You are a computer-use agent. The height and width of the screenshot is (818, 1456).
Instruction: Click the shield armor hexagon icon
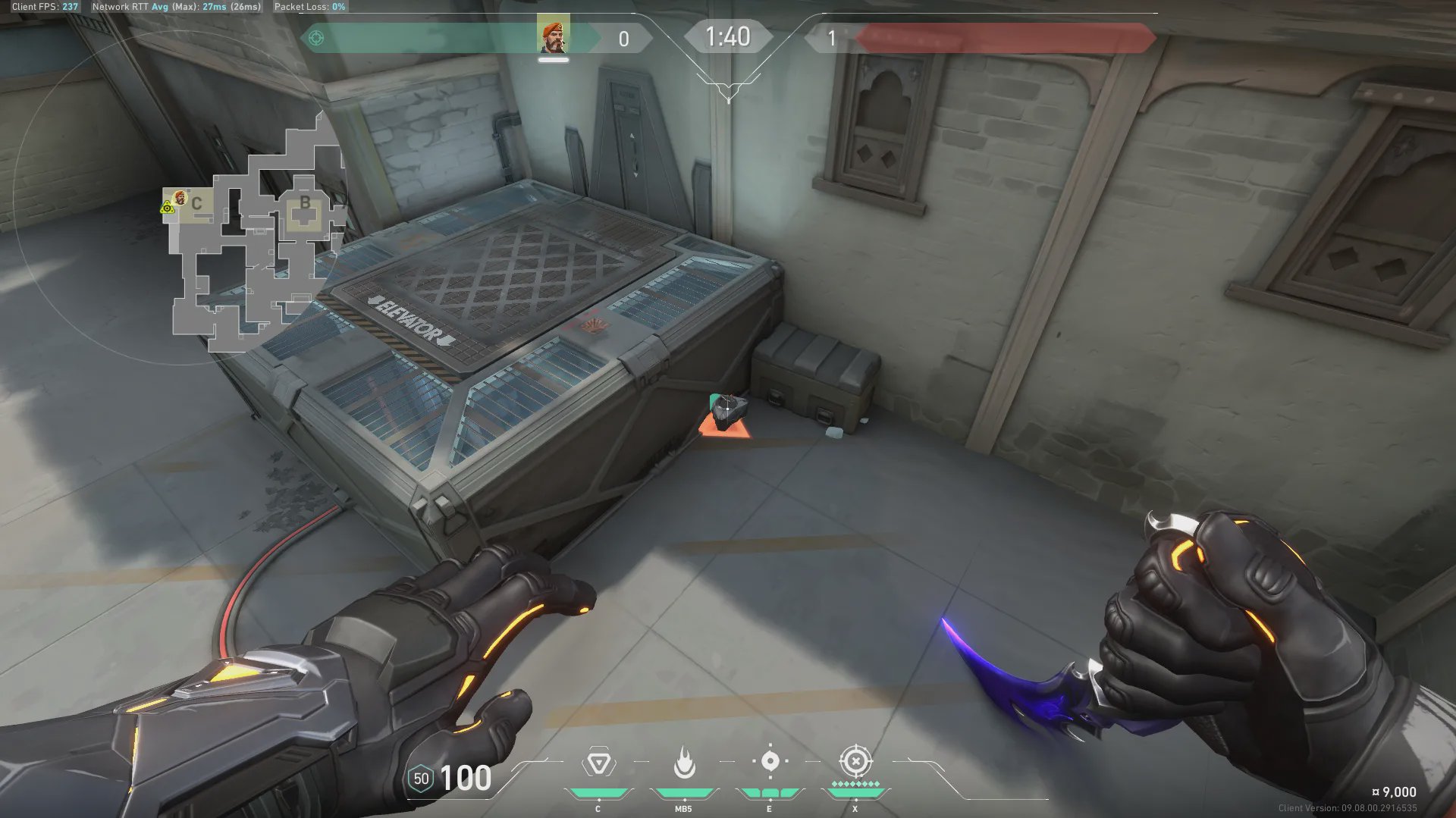(421, 779)
